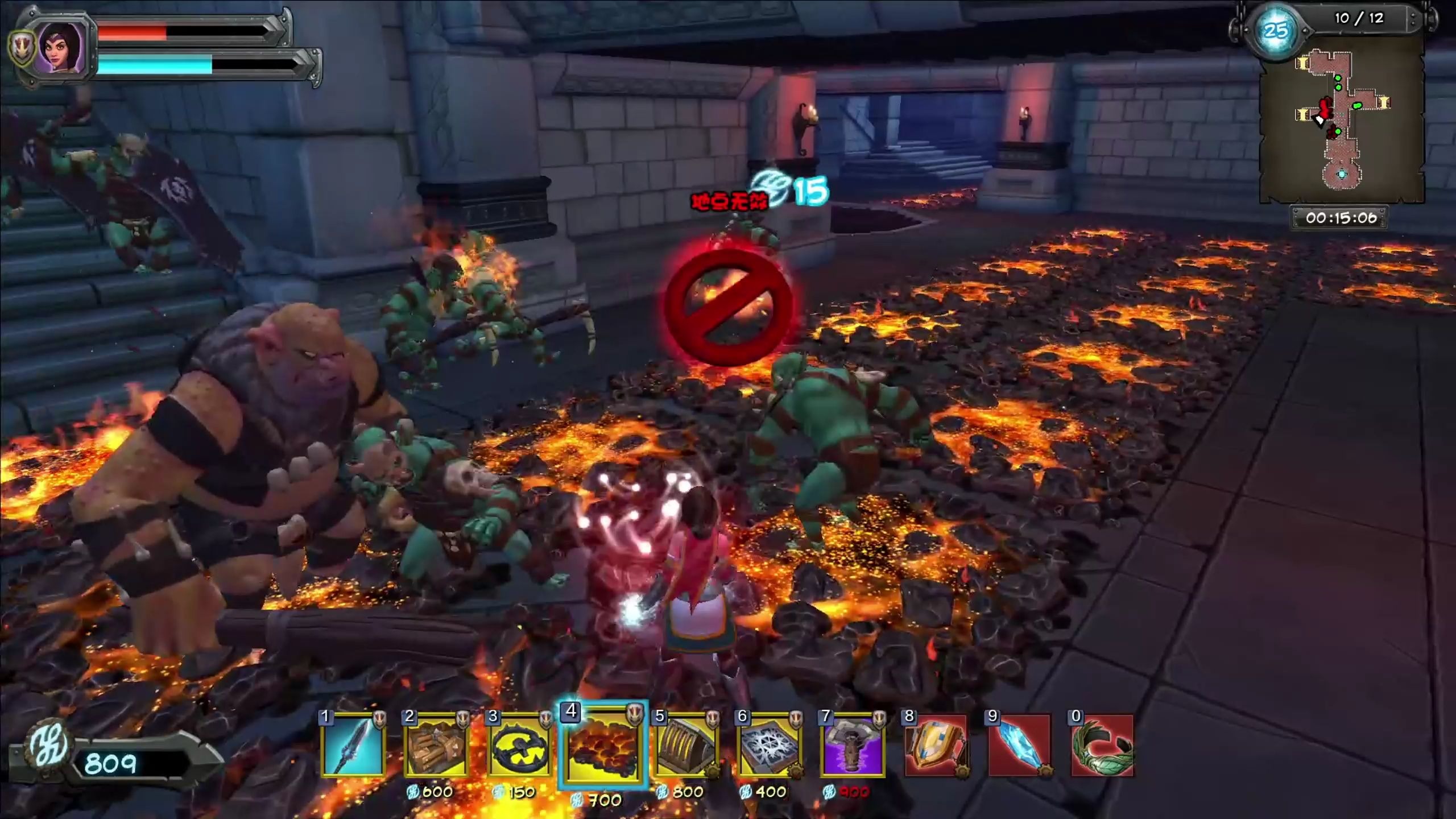Choose the wooden barricade trap costing 600

(436, 746)
